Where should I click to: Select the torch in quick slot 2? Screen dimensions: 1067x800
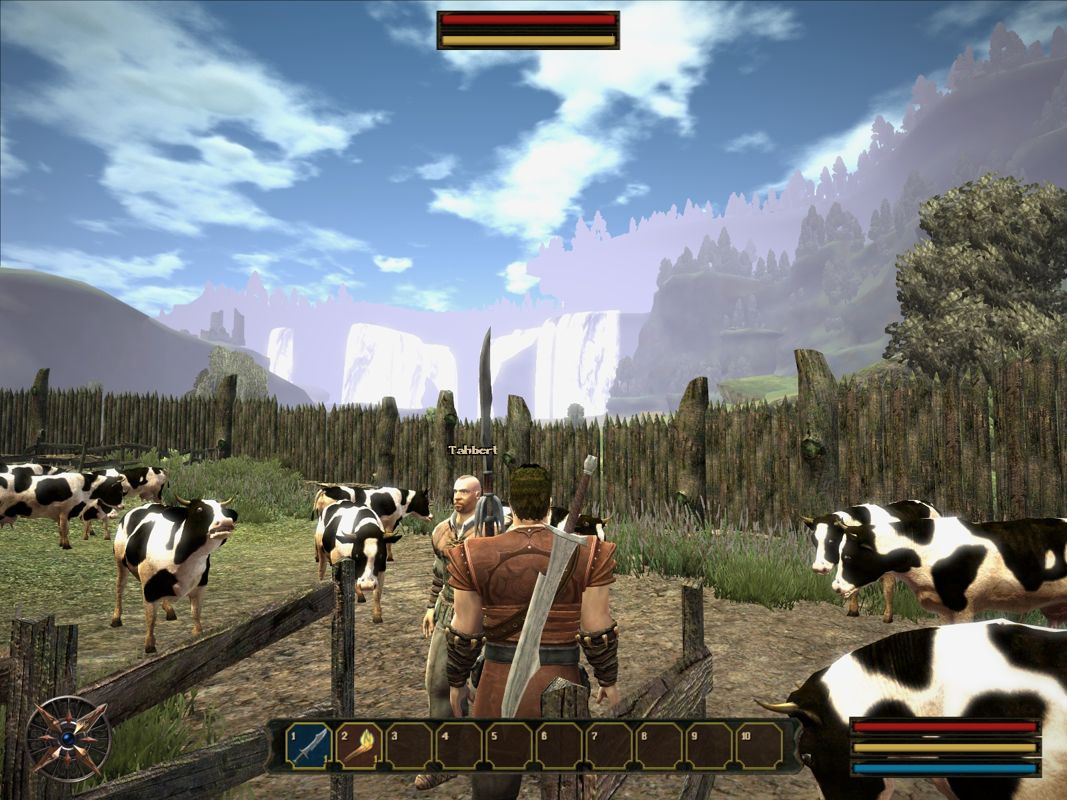[x=359, y=746]
